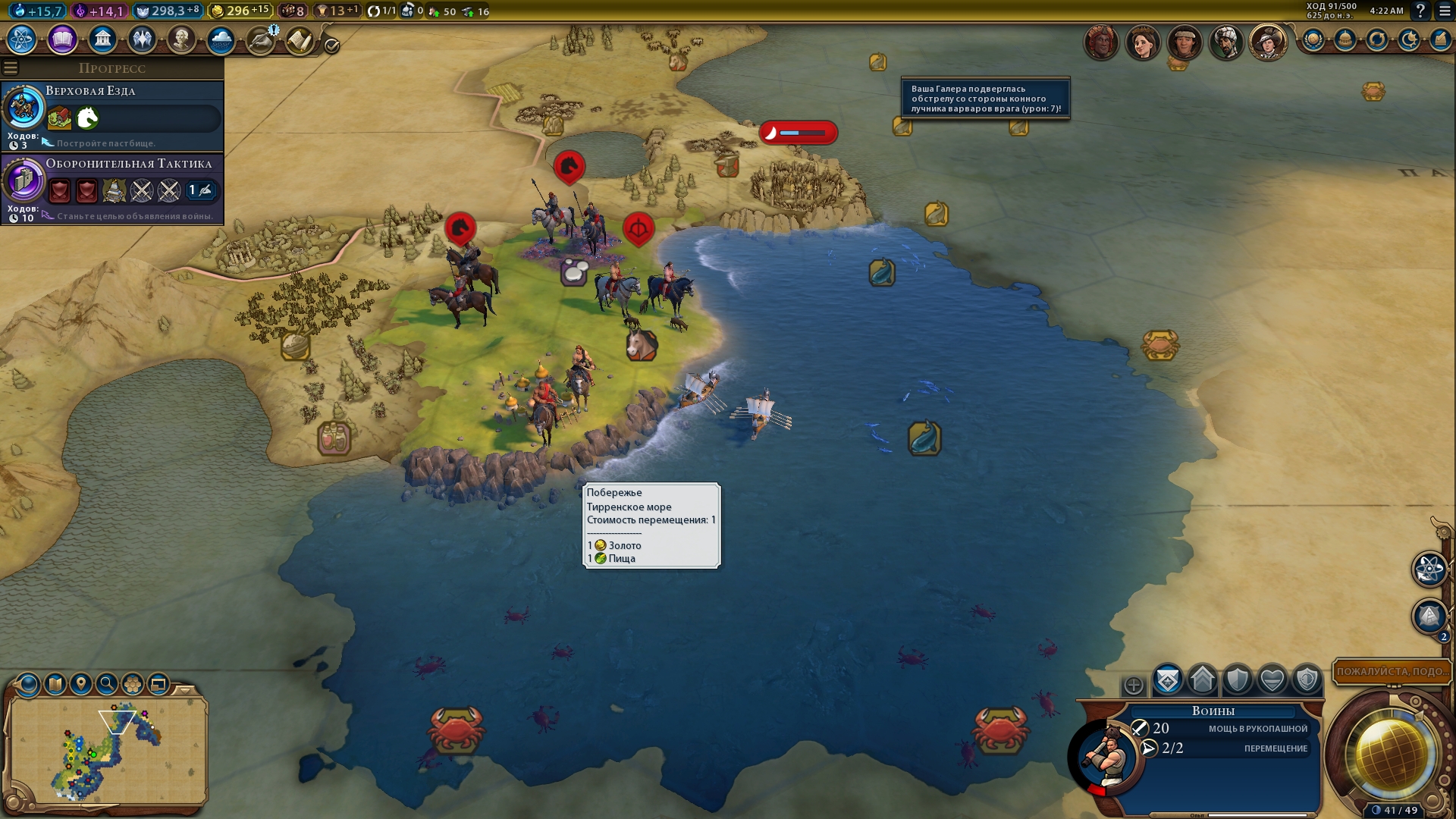Open the main game menu button

point(1445,11)
